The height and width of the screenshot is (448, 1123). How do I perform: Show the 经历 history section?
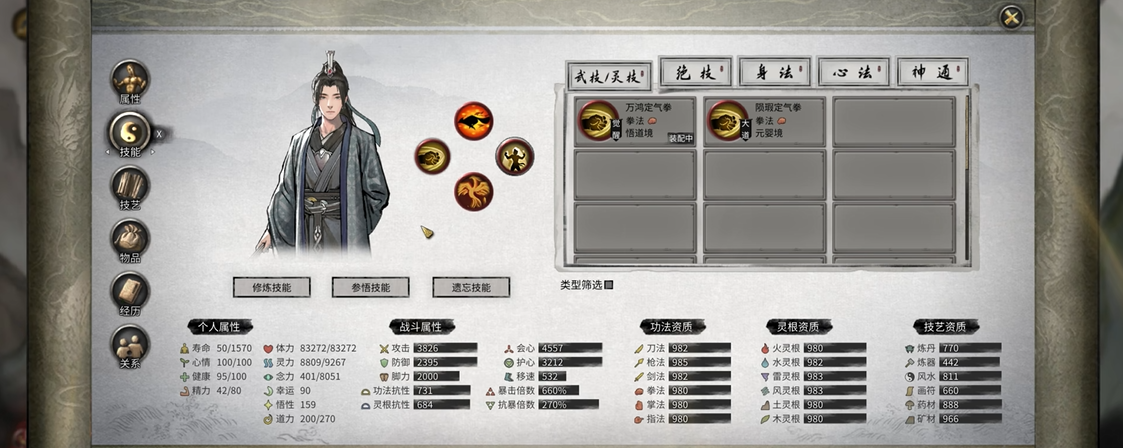pos(130,292)
